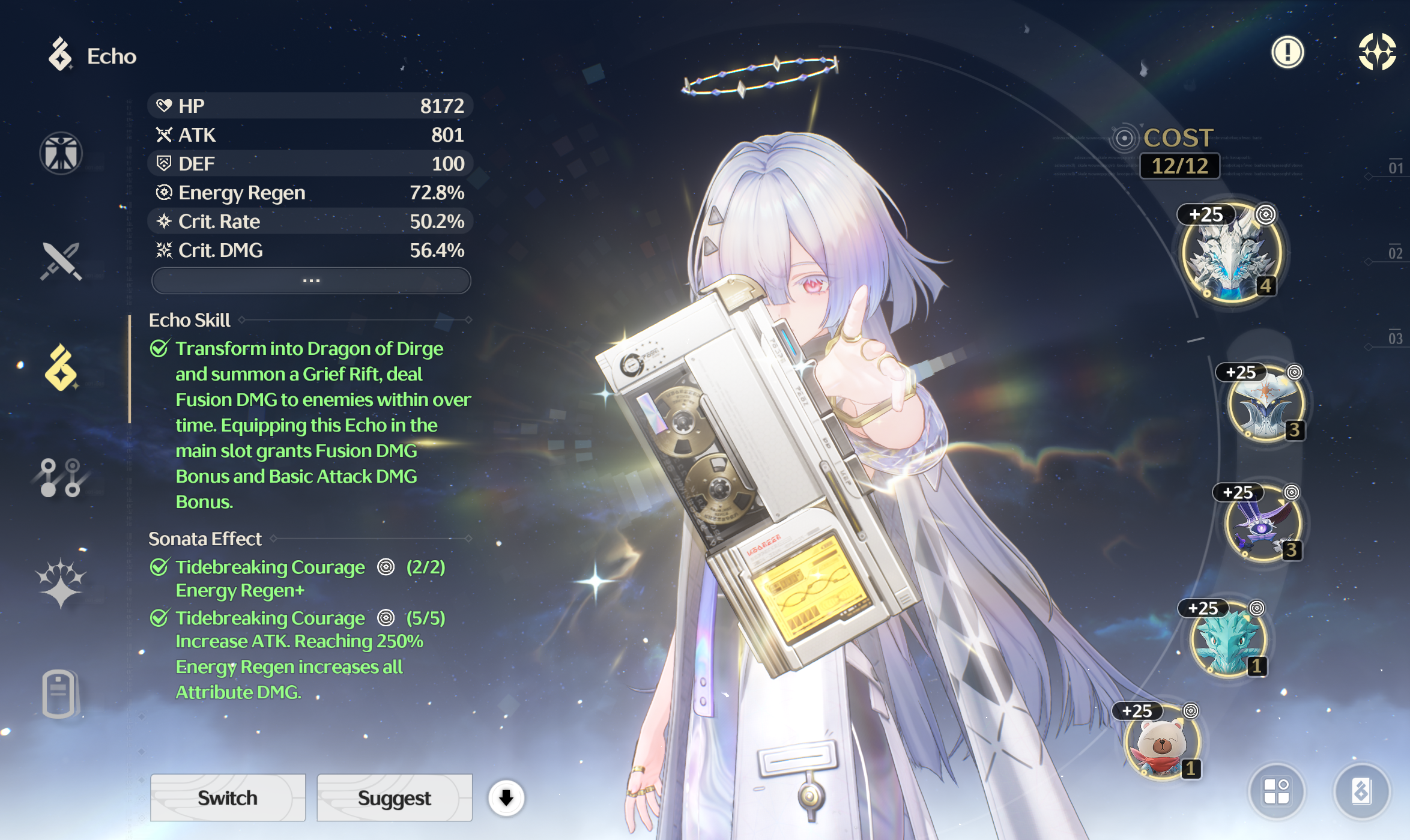Close the screen using the top-right round emblem
Viewport: 1410px width, 840px height.
pyautogui.click(x=1377, y=52)
